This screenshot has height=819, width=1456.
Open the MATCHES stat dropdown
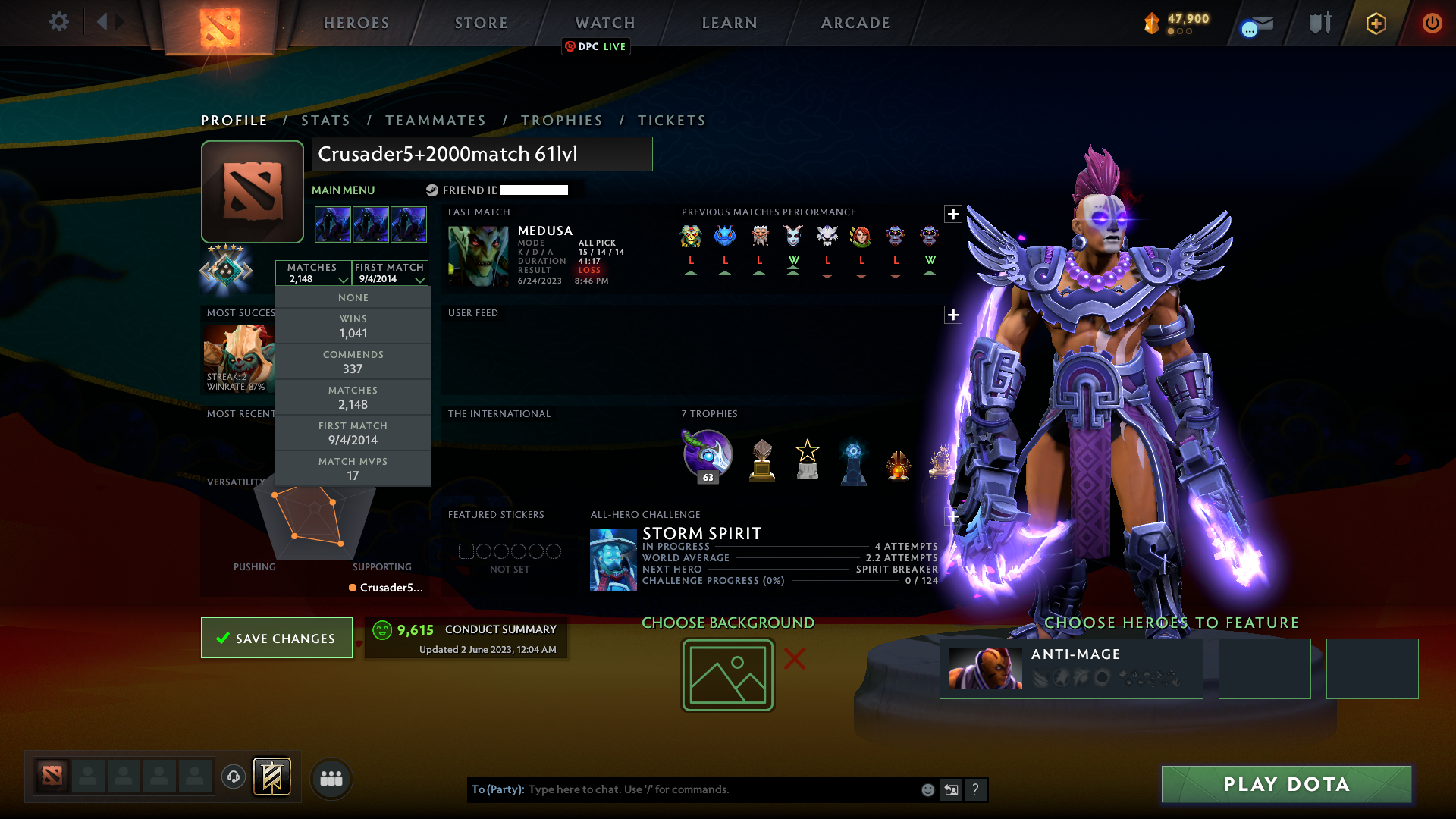(x=314, y=273)
